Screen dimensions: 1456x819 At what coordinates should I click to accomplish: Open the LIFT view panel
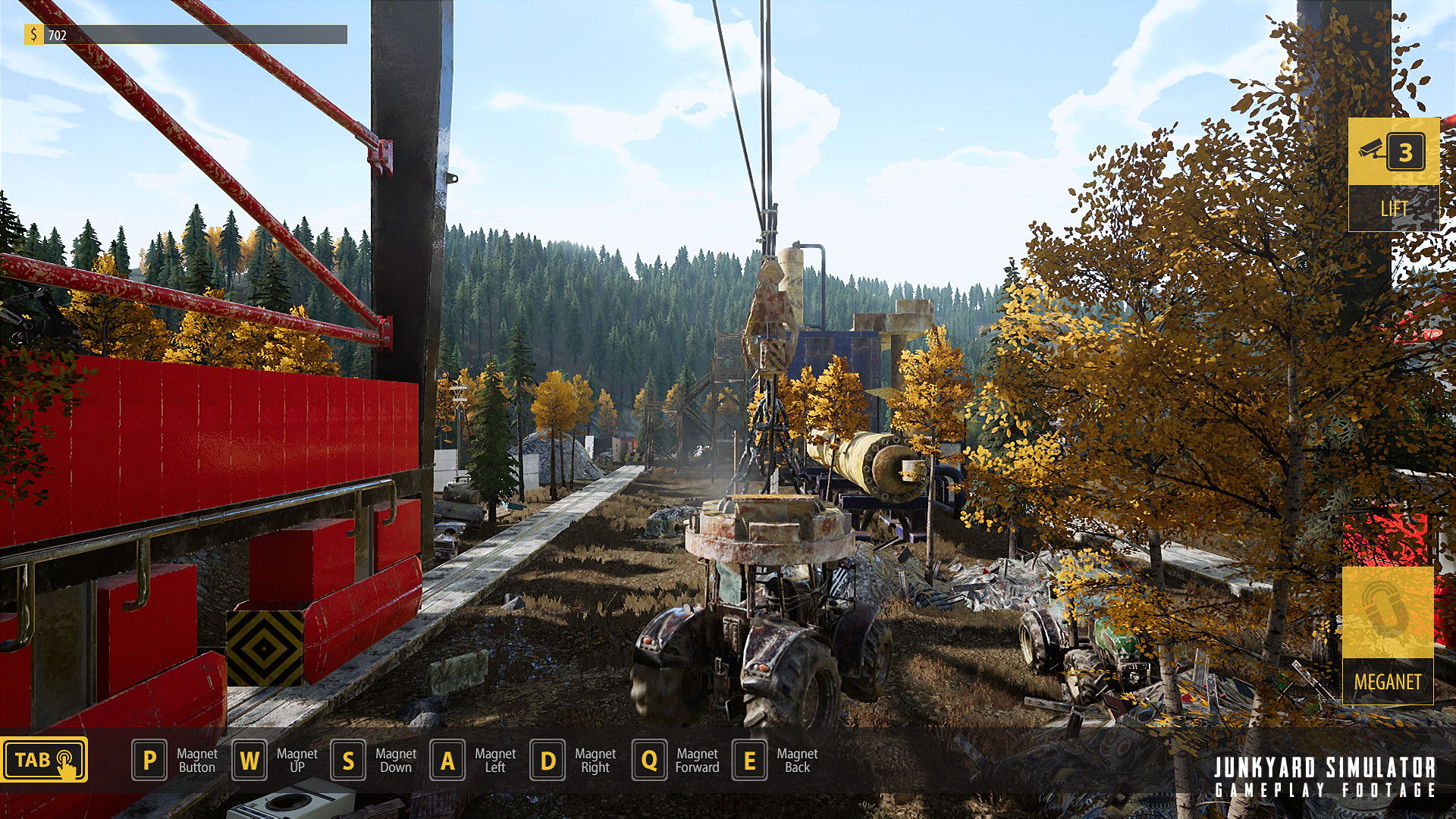point(1395,207)
